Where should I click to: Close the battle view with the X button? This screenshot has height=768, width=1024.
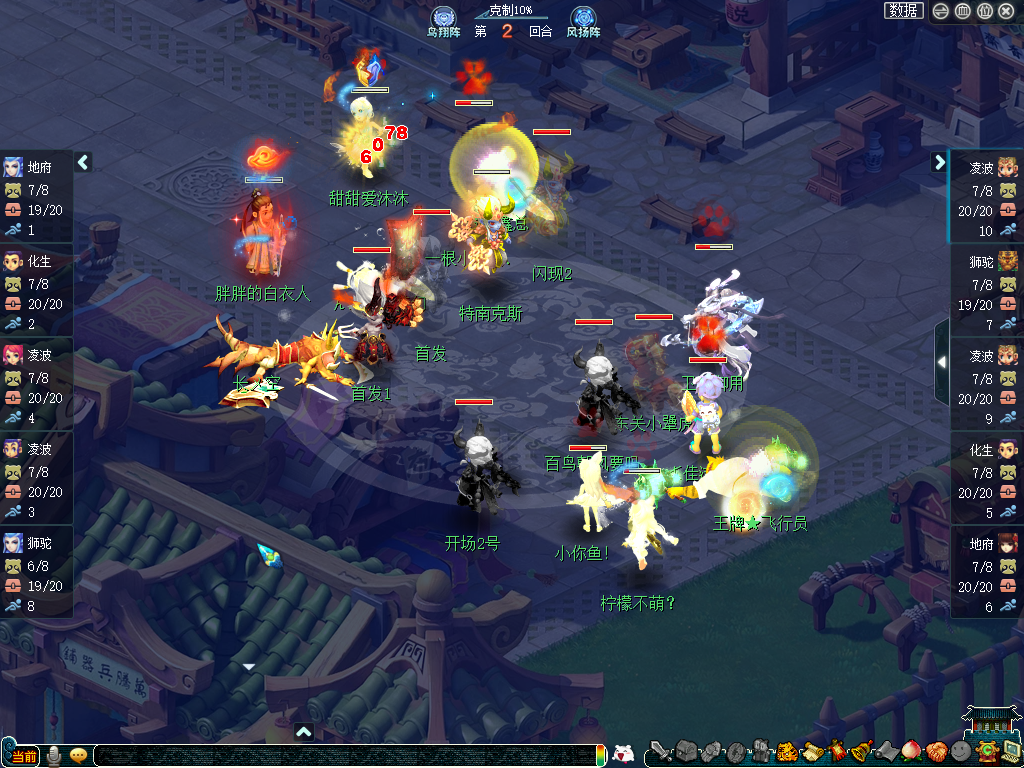[x=1006, y=11]
